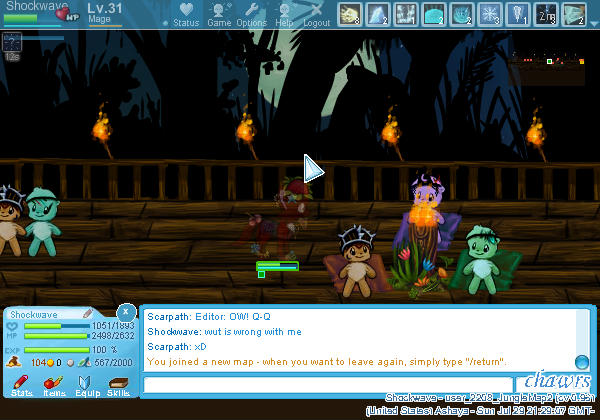This screenshot has width=600, height=420.
Task: Close the Shockwave character panel
Action: pos(125,312)
